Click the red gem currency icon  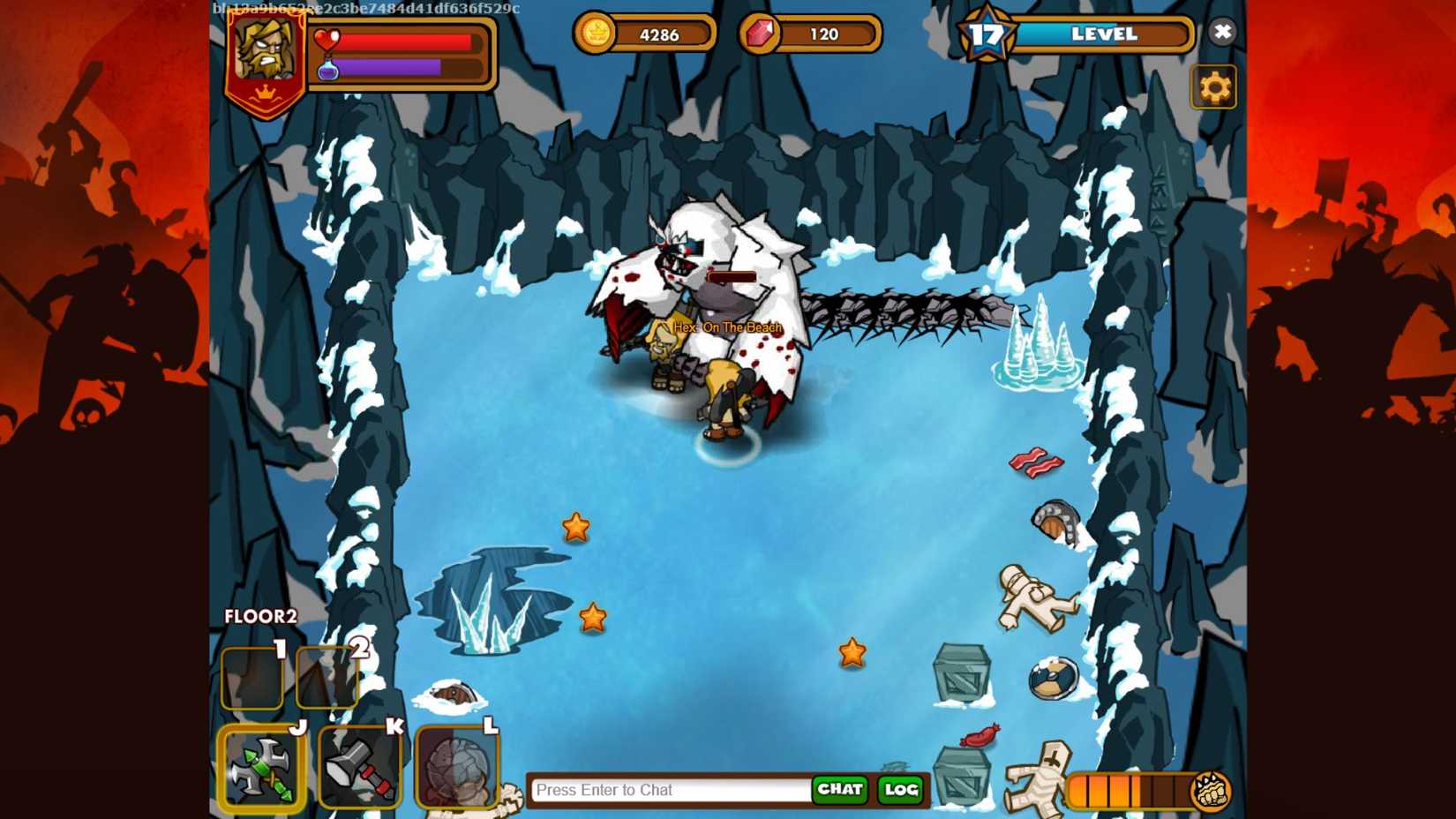tap(761, 34)
